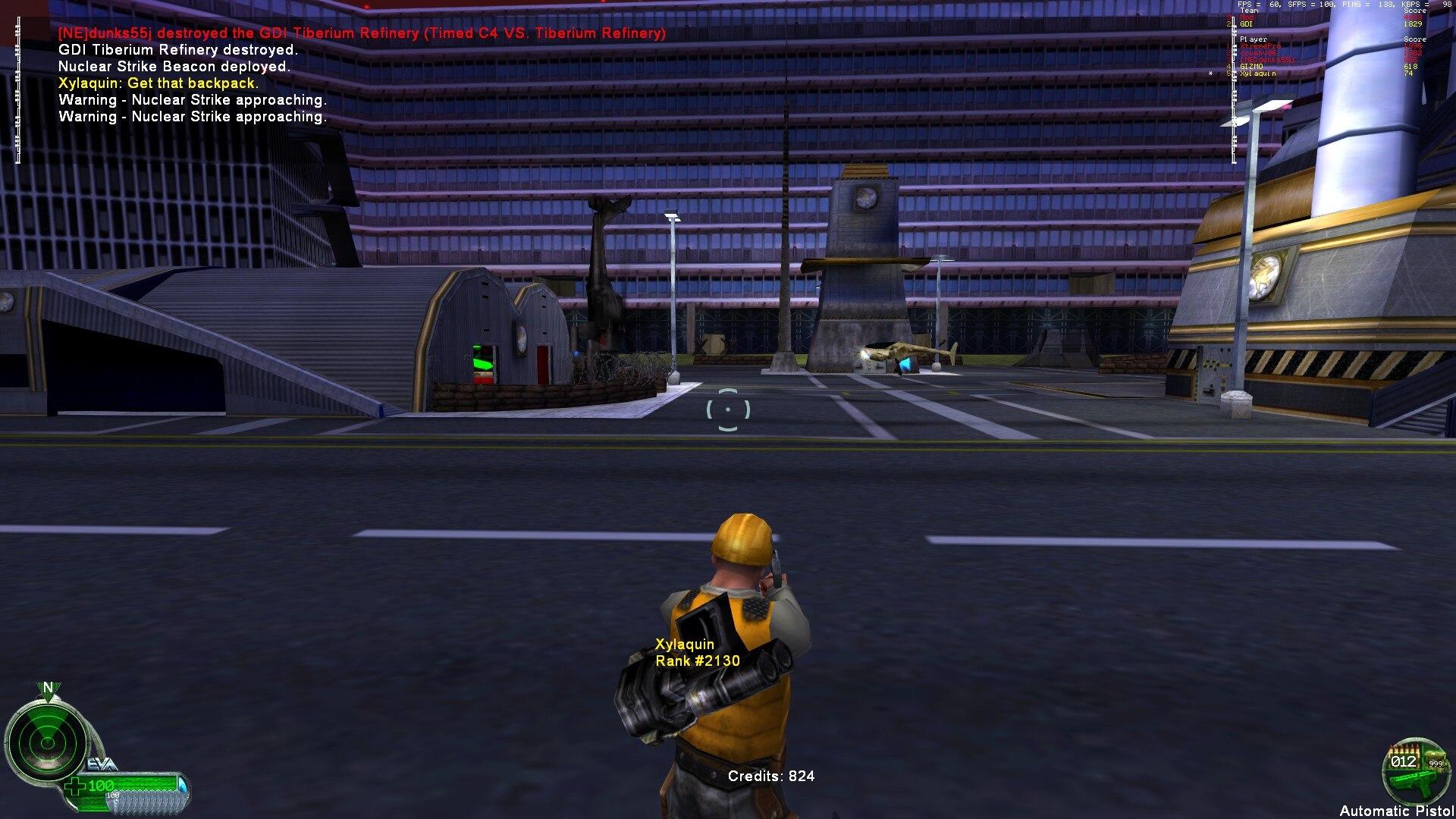Image resolution: width=1456 pixels, height=819 pixels.
Task: Click the Credits: 824 display
Action: point(770,777)
